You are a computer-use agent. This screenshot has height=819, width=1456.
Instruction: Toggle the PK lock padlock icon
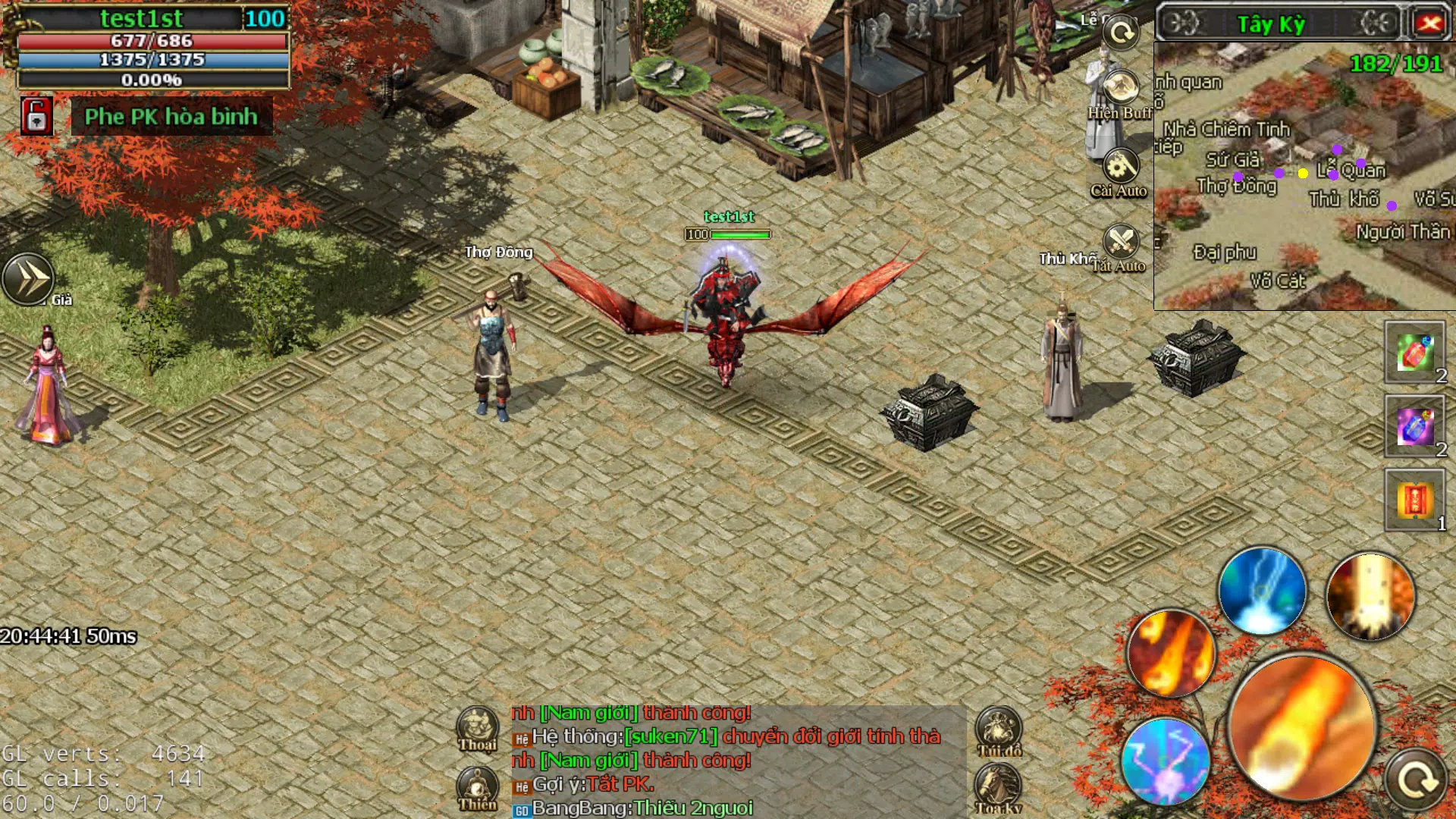(35, 118)
